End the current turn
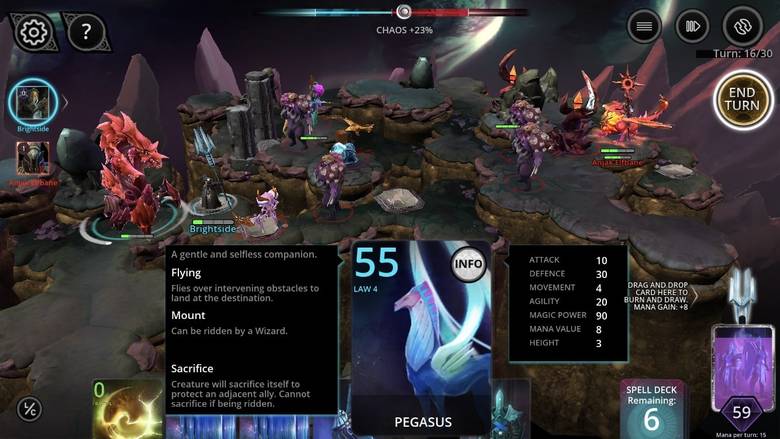The image size is (780, 439). click(x=742, y=99)
